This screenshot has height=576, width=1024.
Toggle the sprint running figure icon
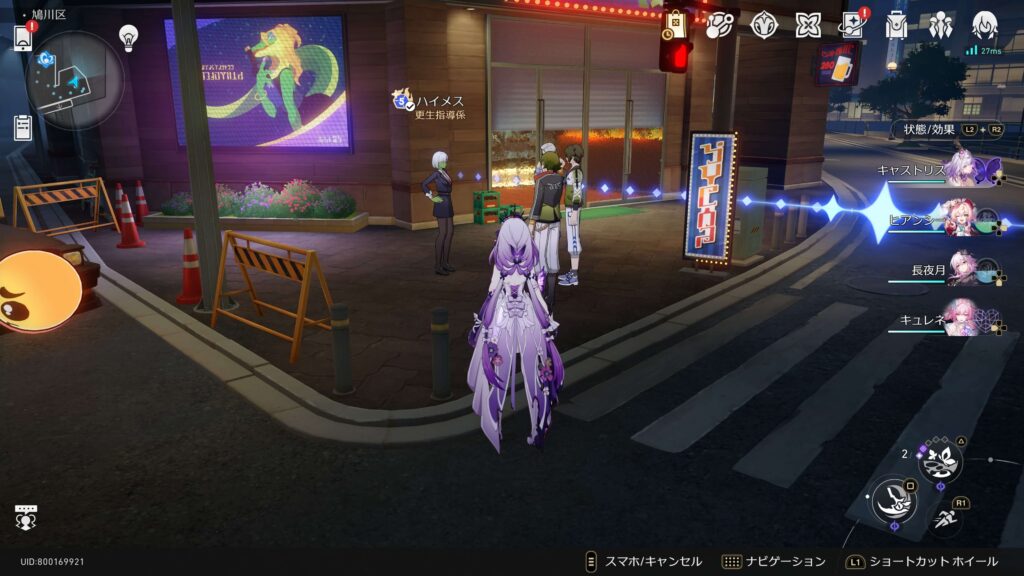(945, 518)
